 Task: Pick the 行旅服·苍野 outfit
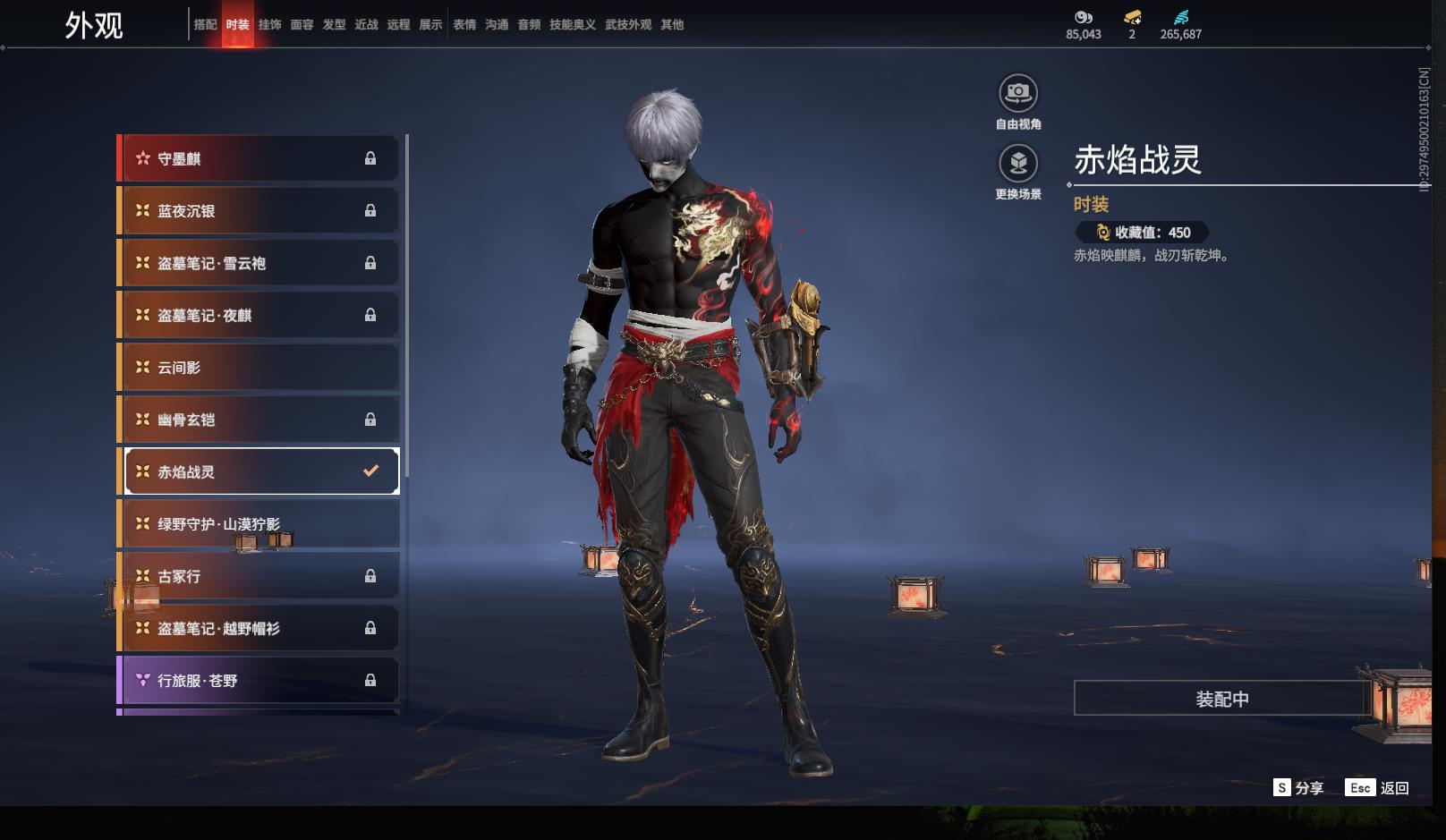coord(259,681)
